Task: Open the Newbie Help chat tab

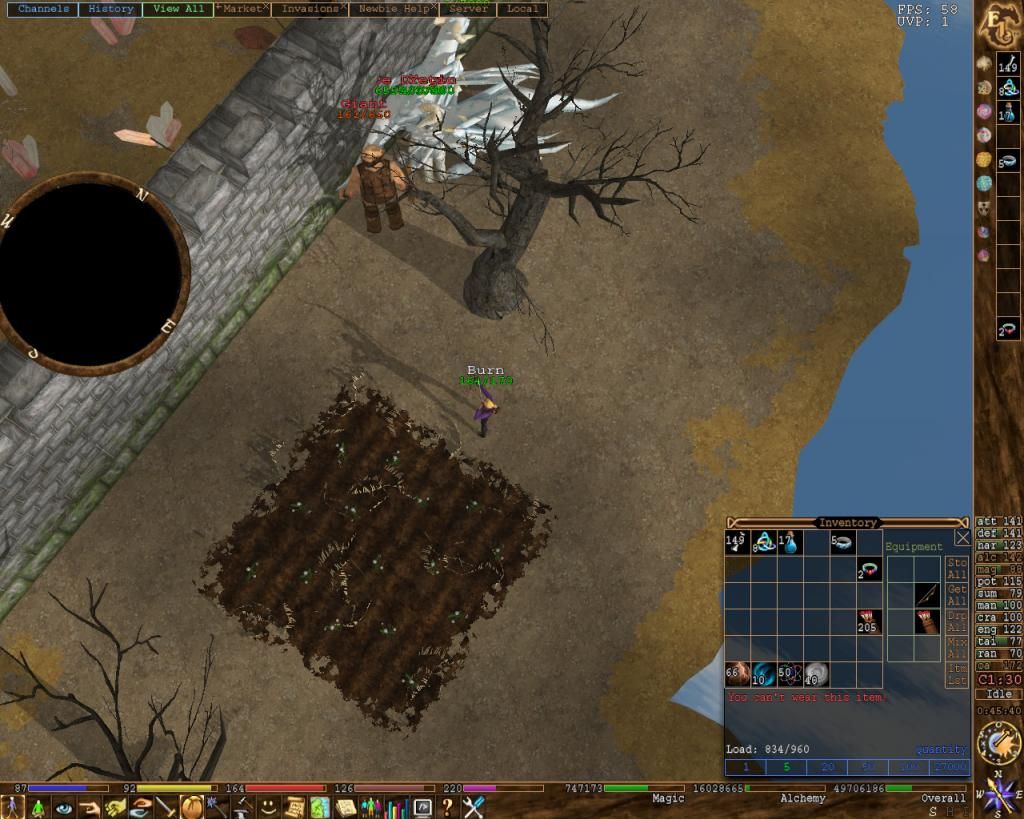Action: pyautogui.click(x=393, y=9)
